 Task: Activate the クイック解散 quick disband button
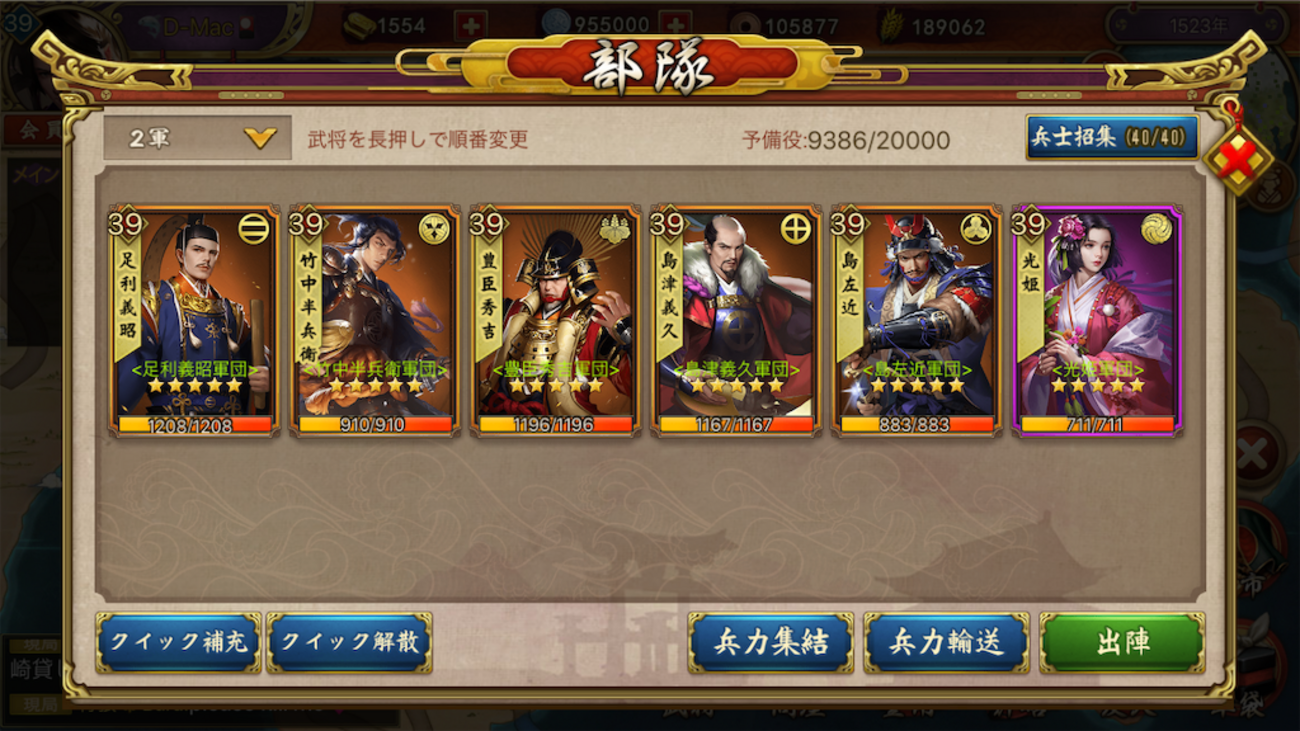(x=350, y=642)
